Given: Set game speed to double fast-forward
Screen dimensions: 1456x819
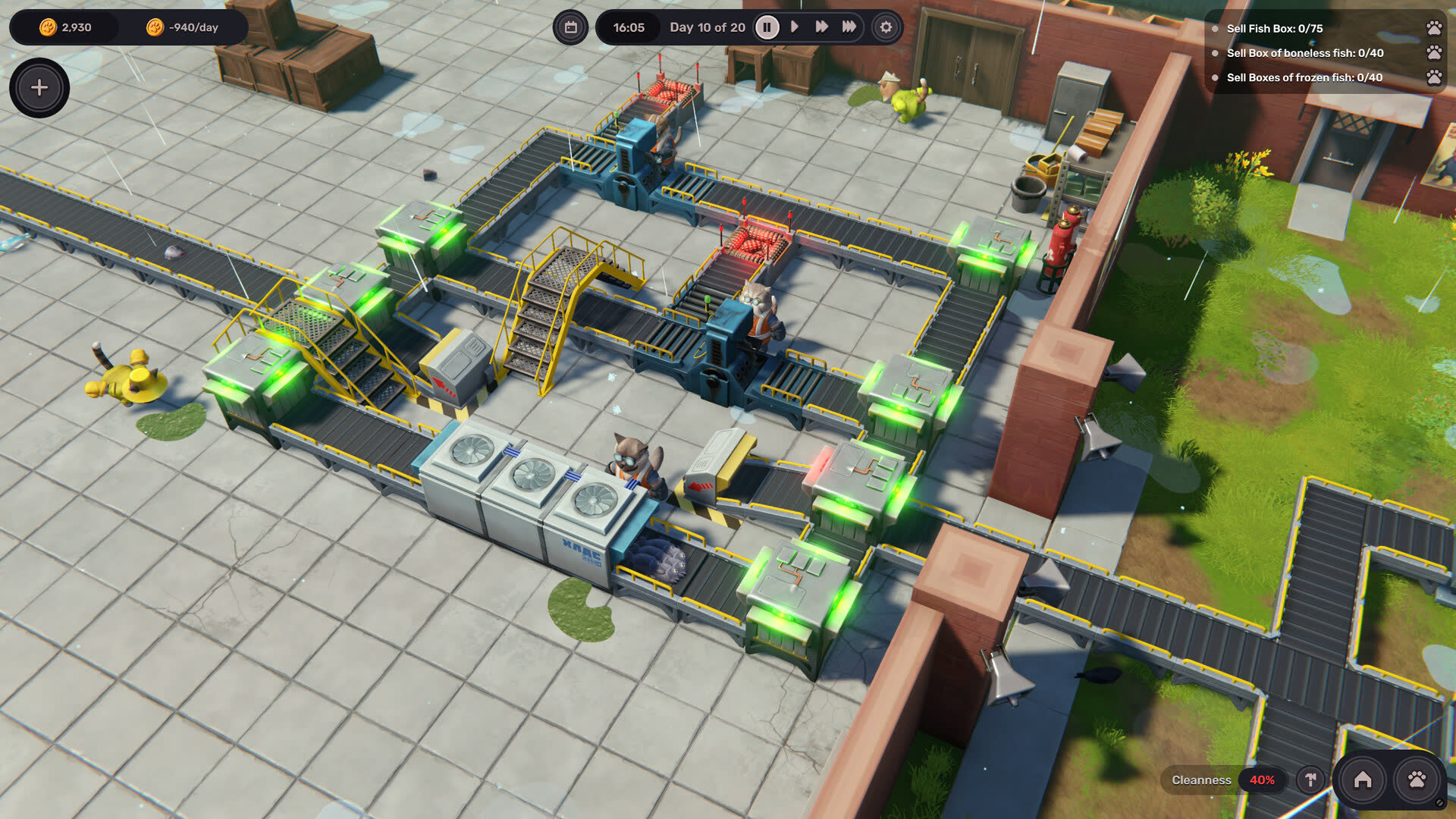Looking at the screenshot, I should 821,27.
